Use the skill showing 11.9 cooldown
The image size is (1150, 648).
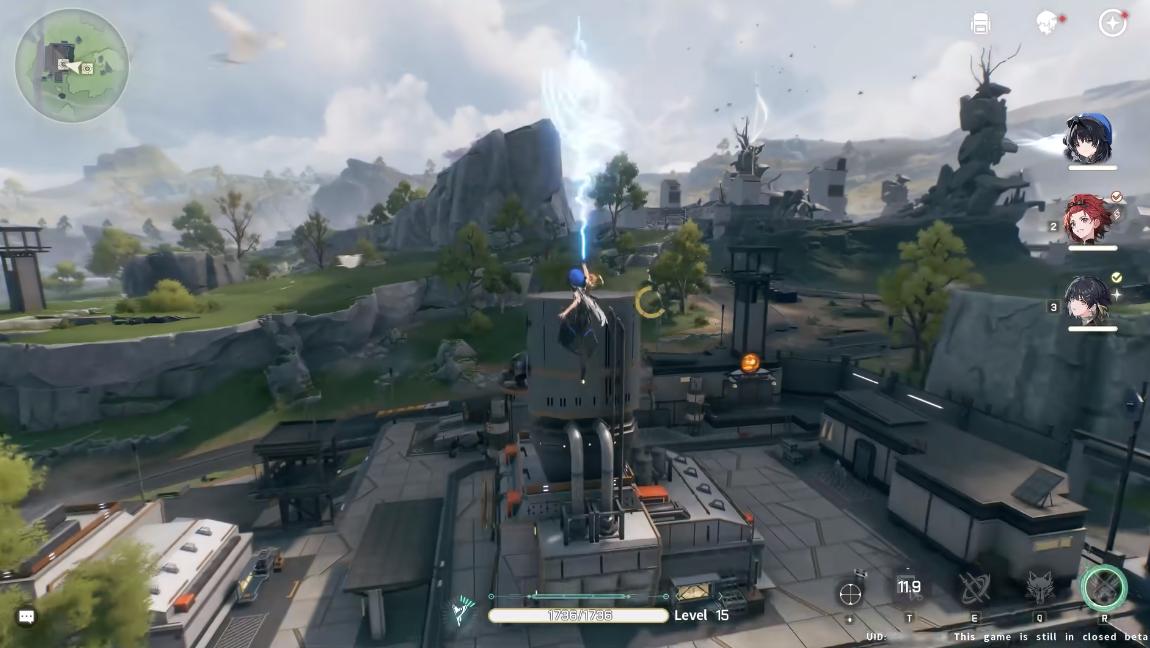[909, 589]
